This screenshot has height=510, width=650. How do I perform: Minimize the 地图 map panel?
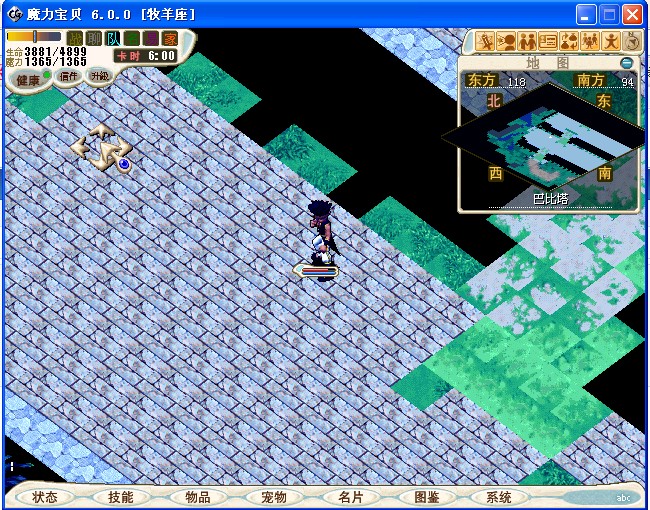click(x=626, y=62)
